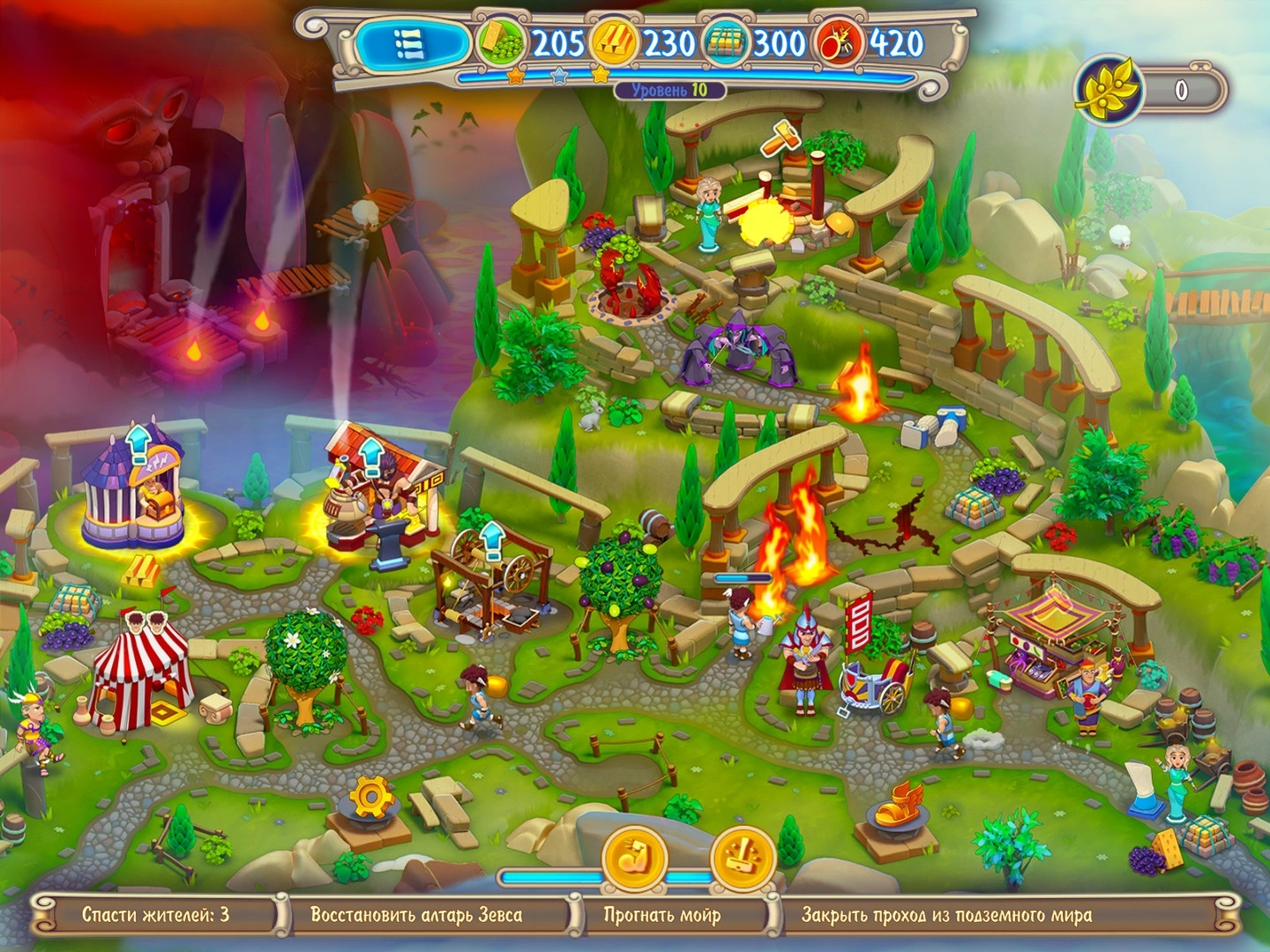
Task: Select the 'Восстановить алтарь Зевса' objective
Action: click(416, 915)
